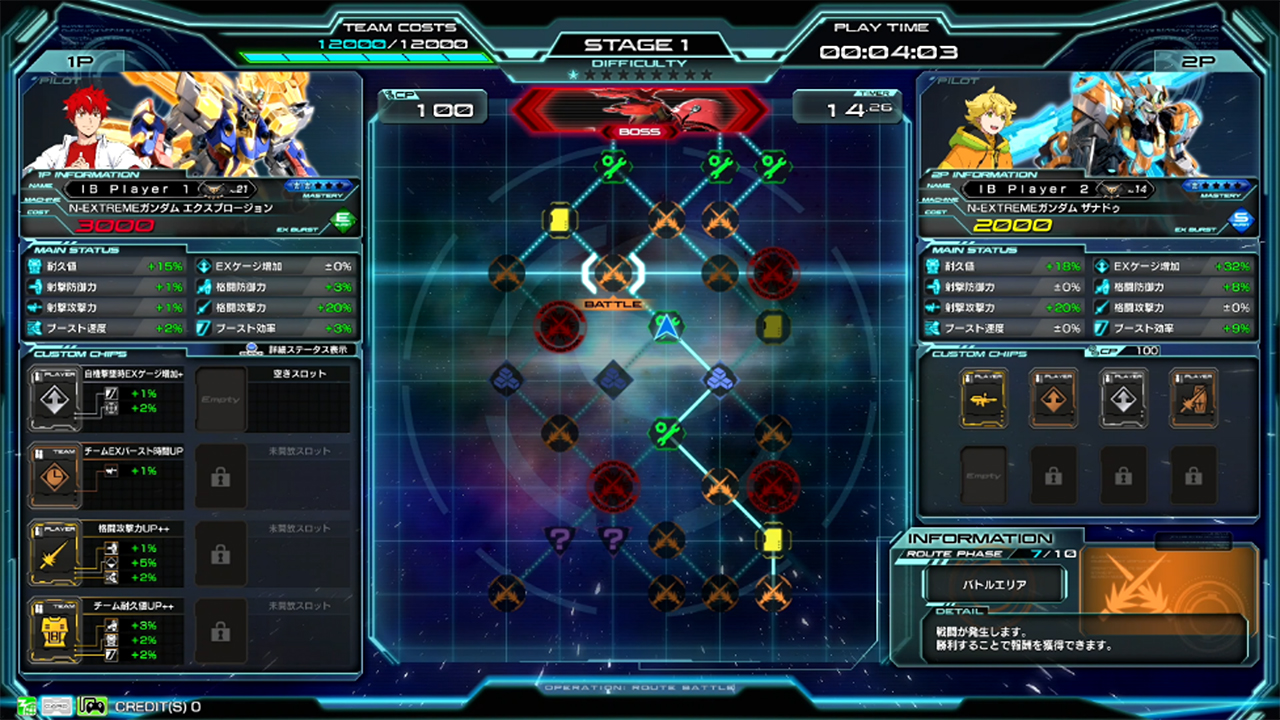Screen dimensions: 1280x720
Task: Select the bracketed BATTLE route node
Action: point(613,273)
